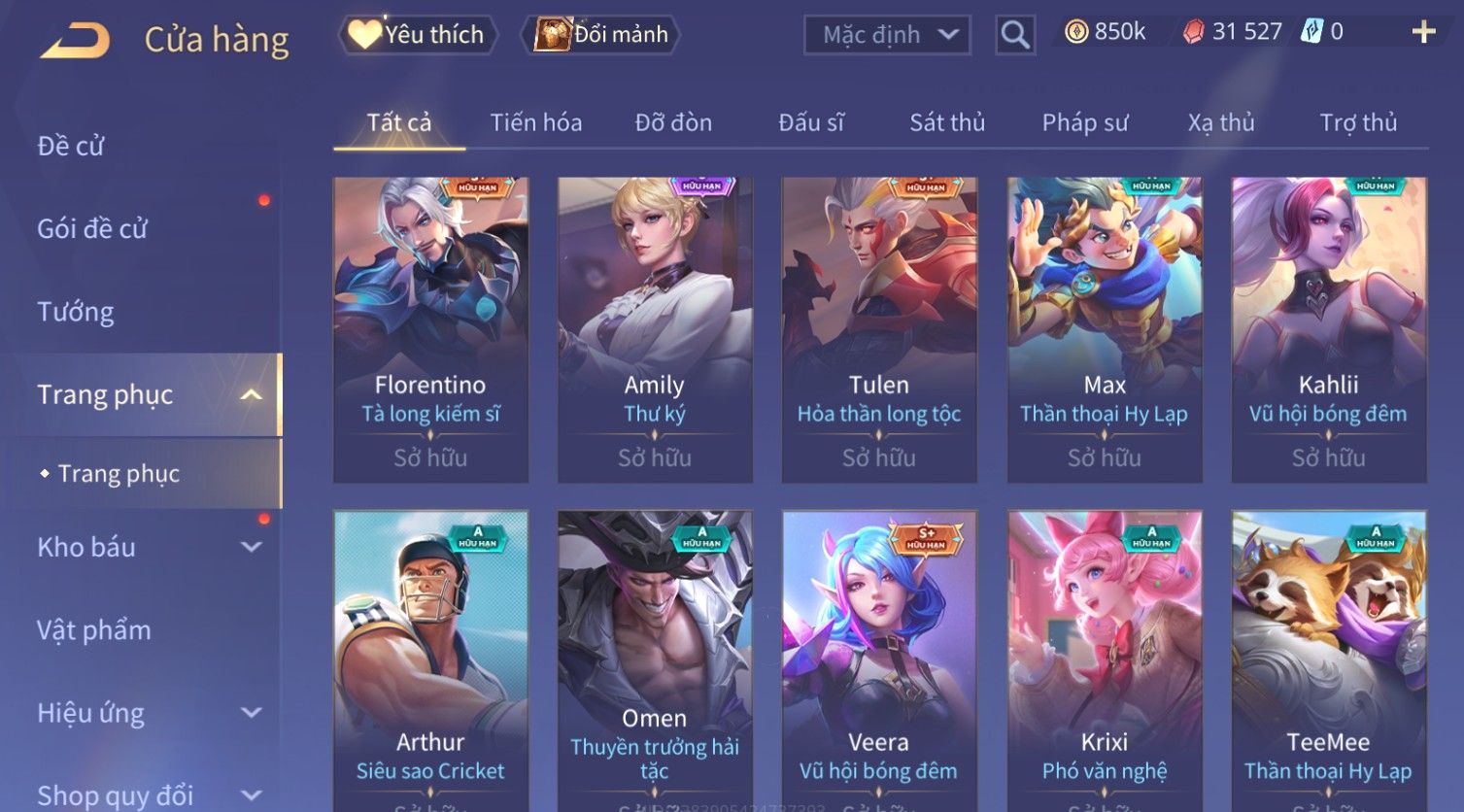1464x812 pixels.
Task: Click the magnifying glass search button
Action: click(x=1015, y=35)
